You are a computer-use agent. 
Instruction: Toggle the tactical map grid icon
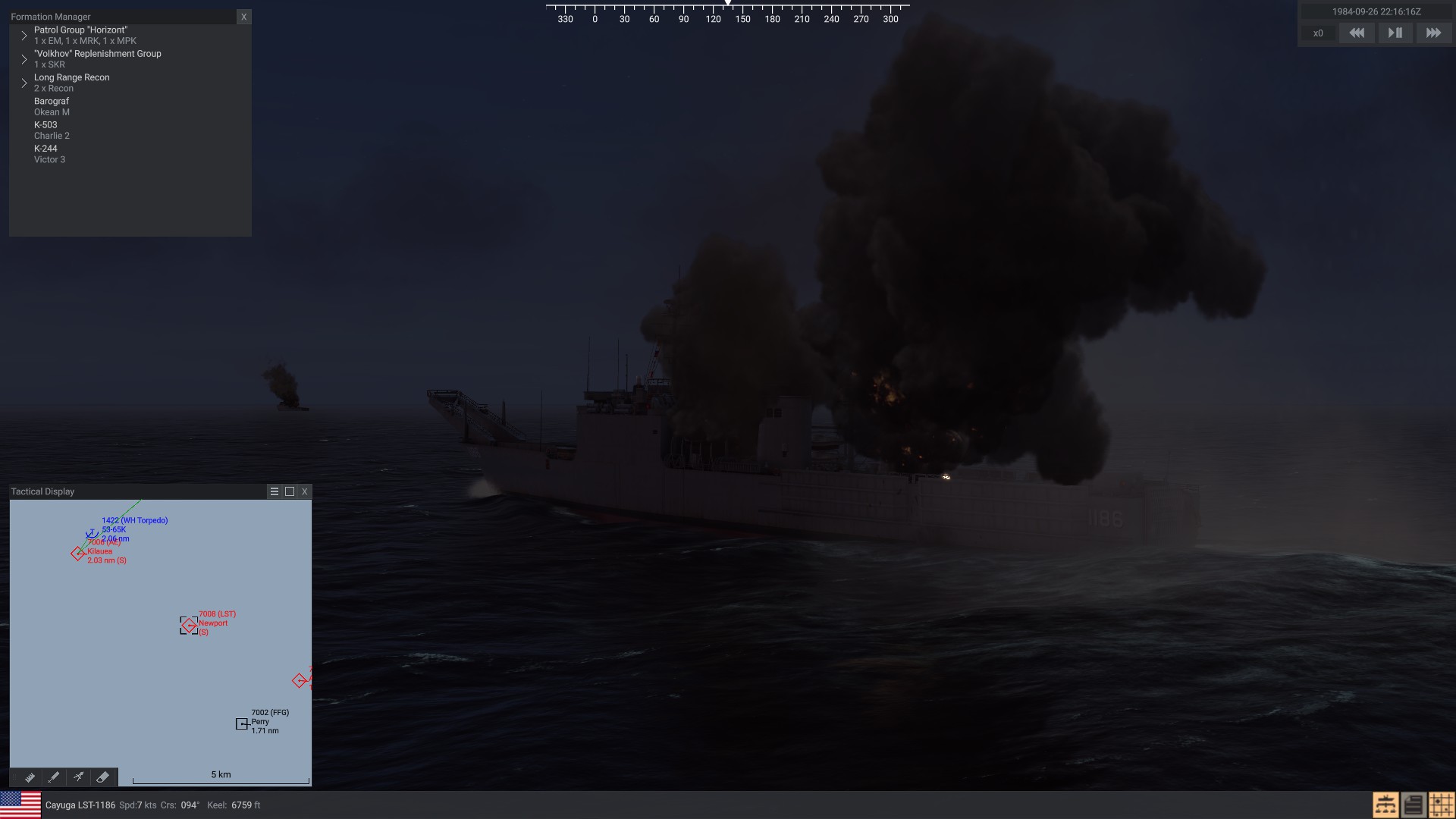(1441, 805)
